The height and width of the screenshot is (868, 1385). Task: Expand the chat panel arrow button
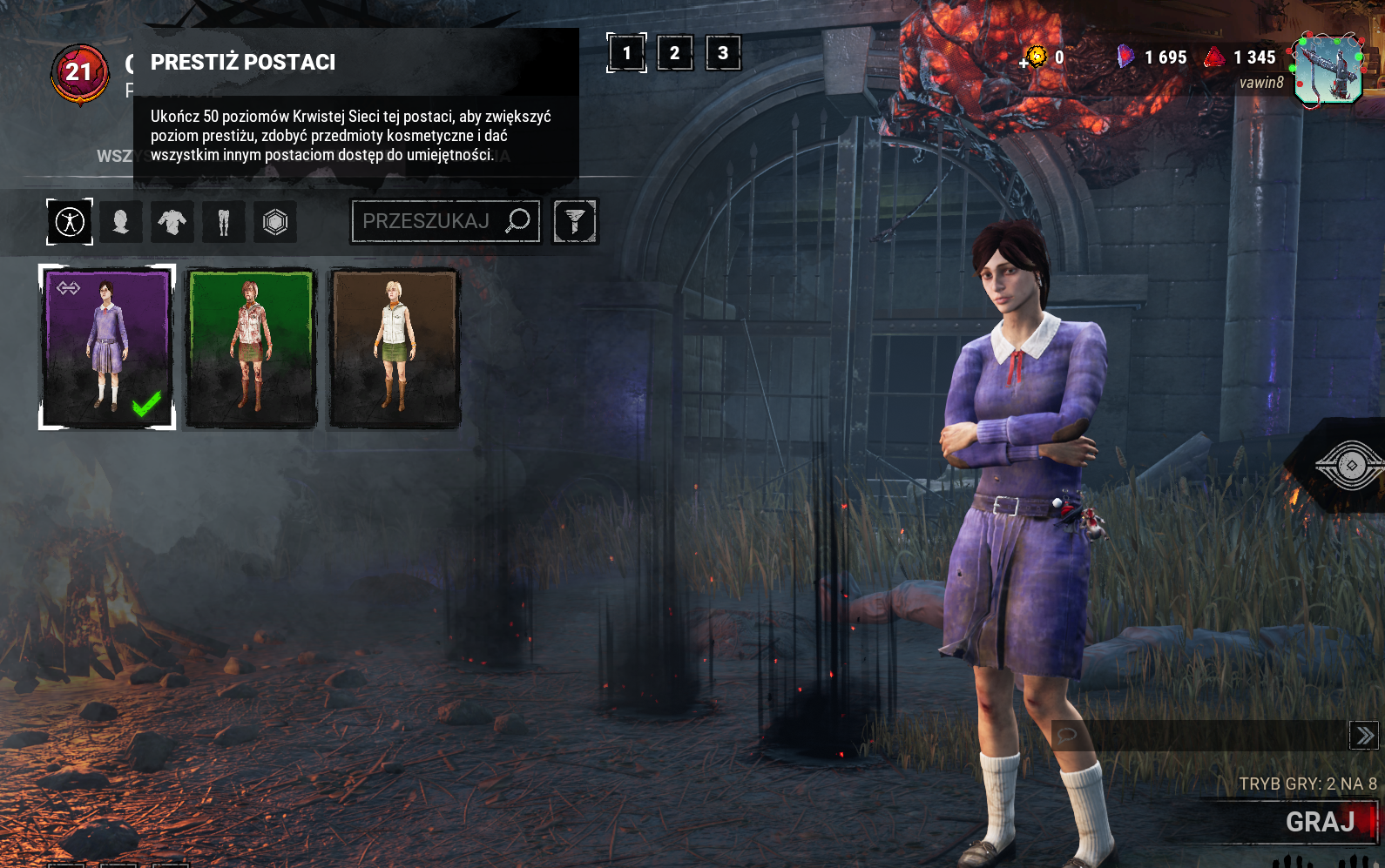1364,736
